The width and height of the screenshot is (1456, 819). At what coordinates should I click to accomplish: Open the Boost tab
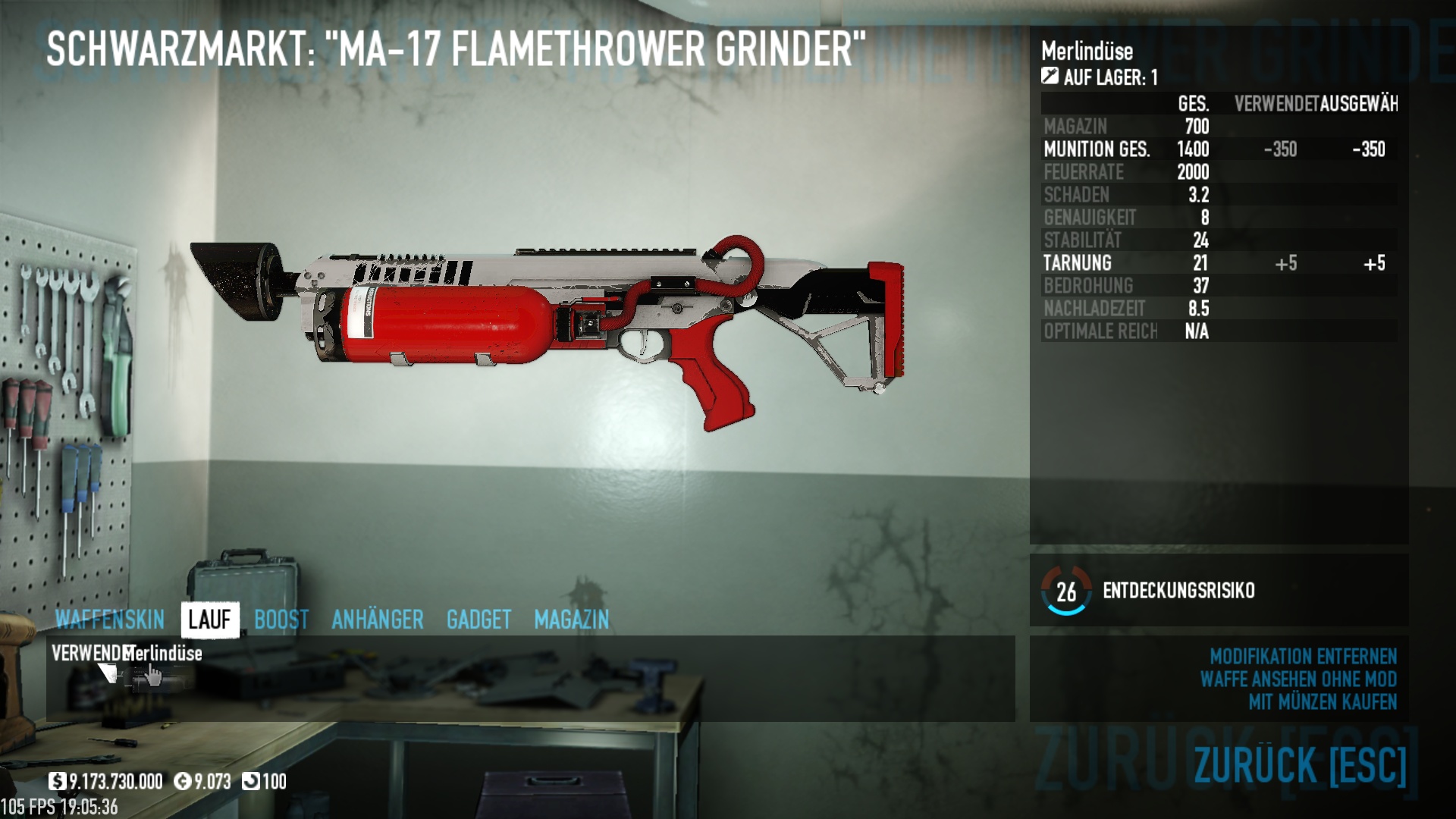[281, 620]
